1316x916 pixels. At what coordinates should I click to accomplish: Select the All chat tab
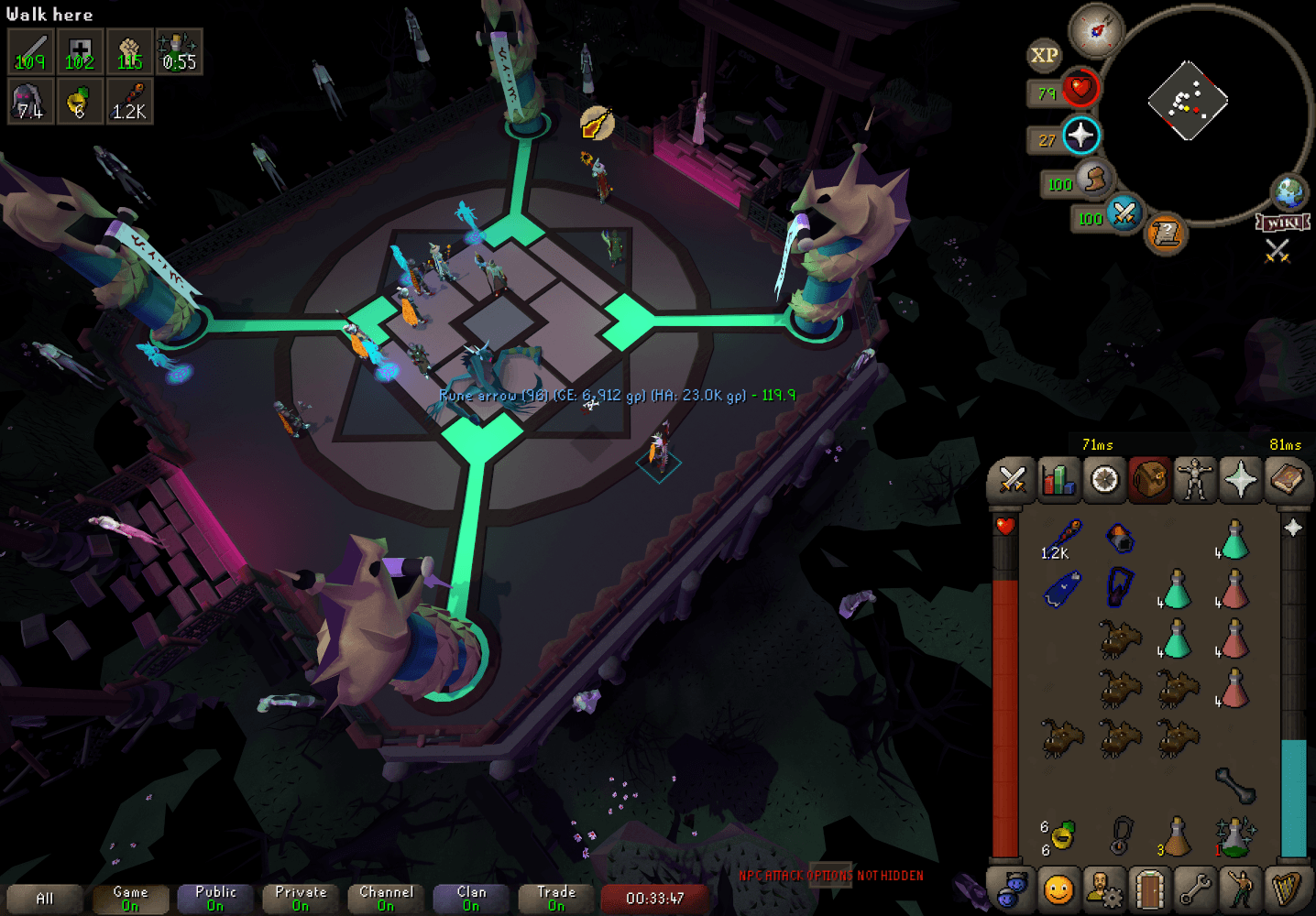[43, 898]
